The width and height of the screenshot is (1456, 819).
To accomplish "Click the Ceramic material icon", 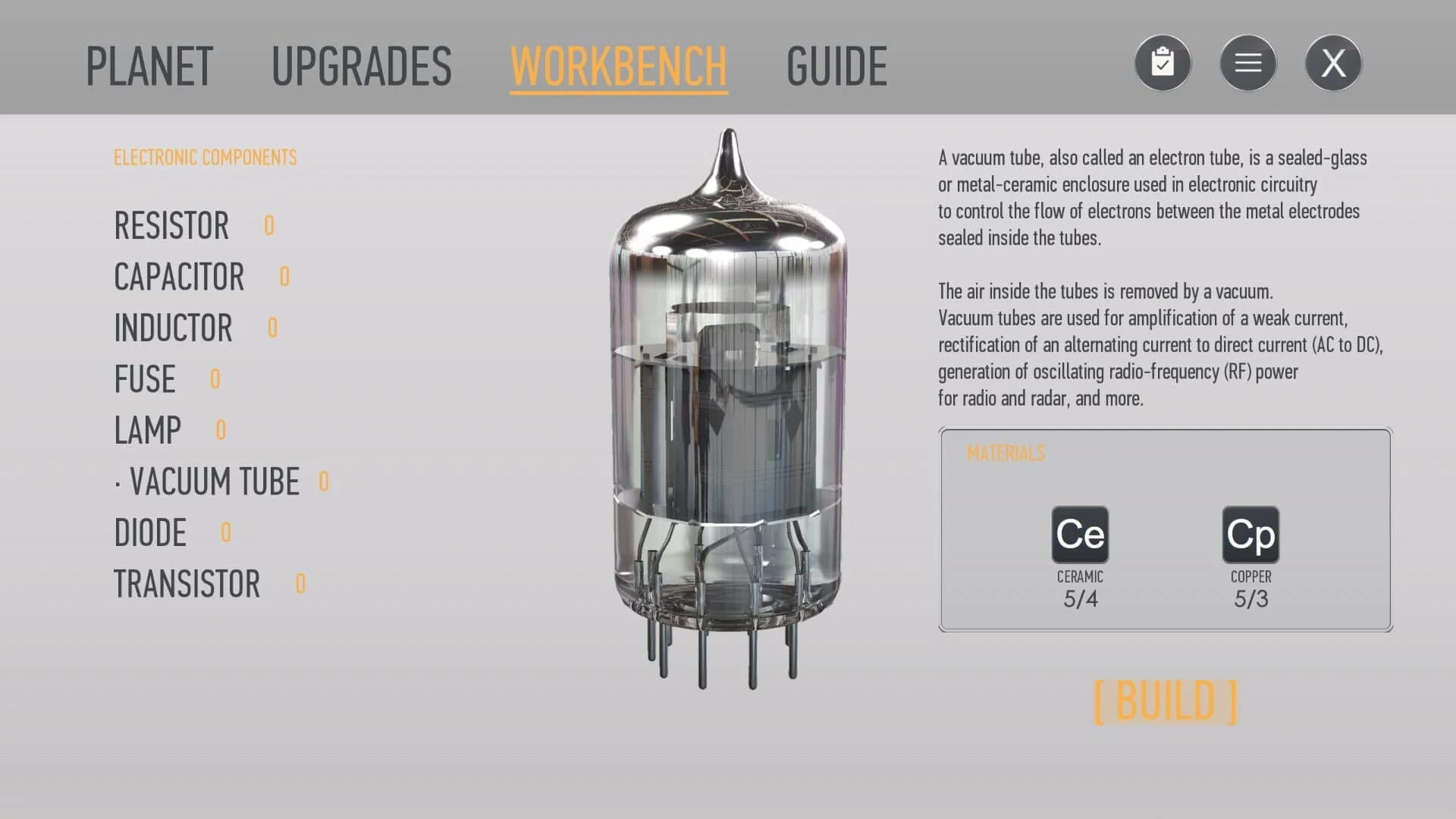I will (1079, 535).
